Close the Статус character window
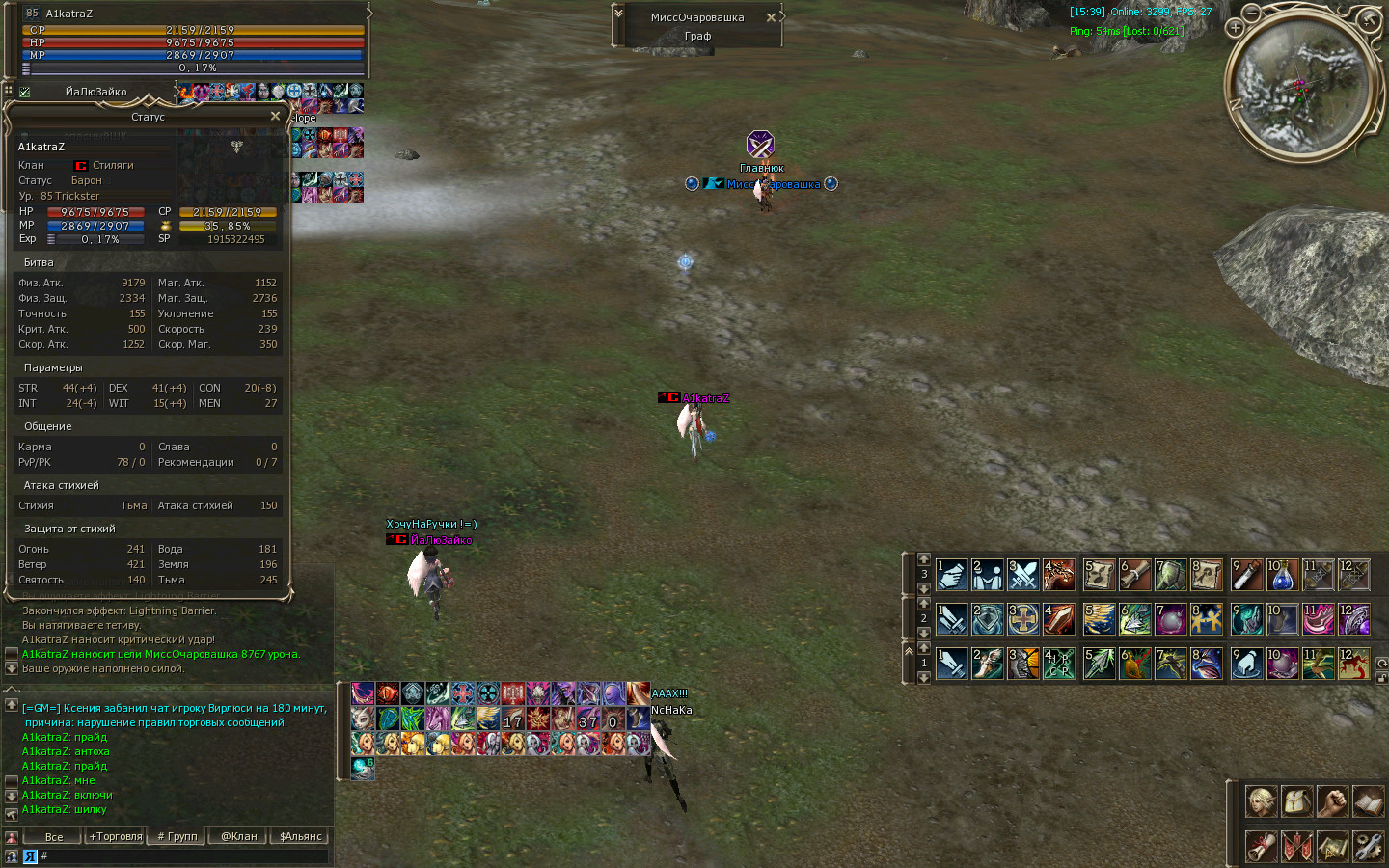The image size is (1389, 868). 275,117
